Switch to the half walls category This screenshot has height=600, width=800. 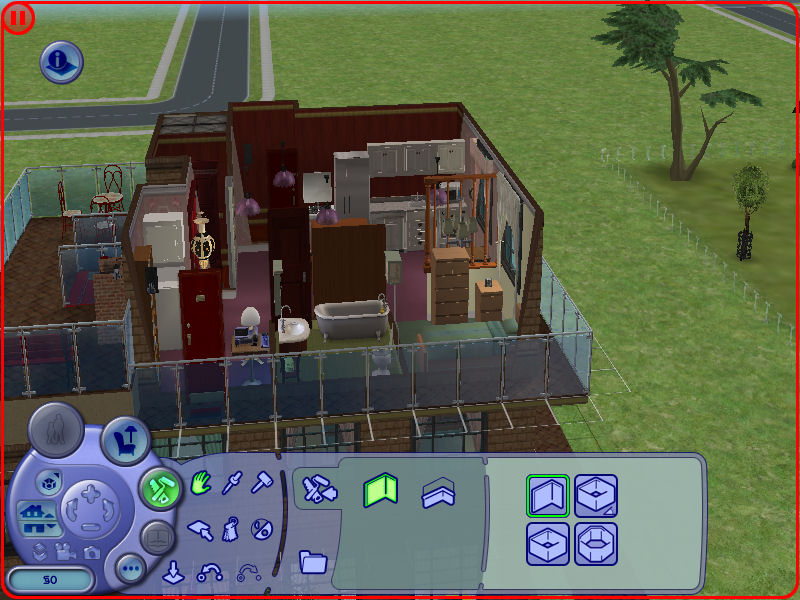[435, 492]
